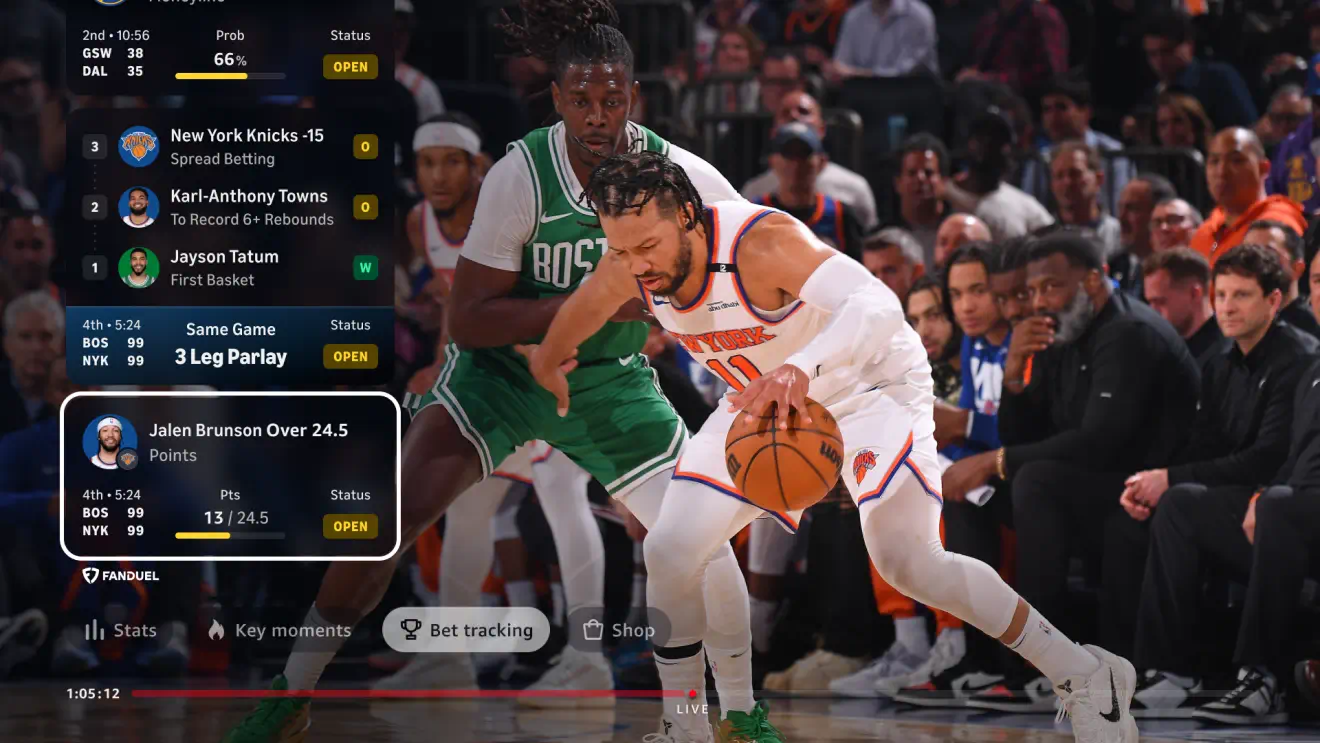The height and width of the screenshot is (743, 1320).
Task: Pick the Jayson Tatum First Basket leg
Action: click(224, 267)
